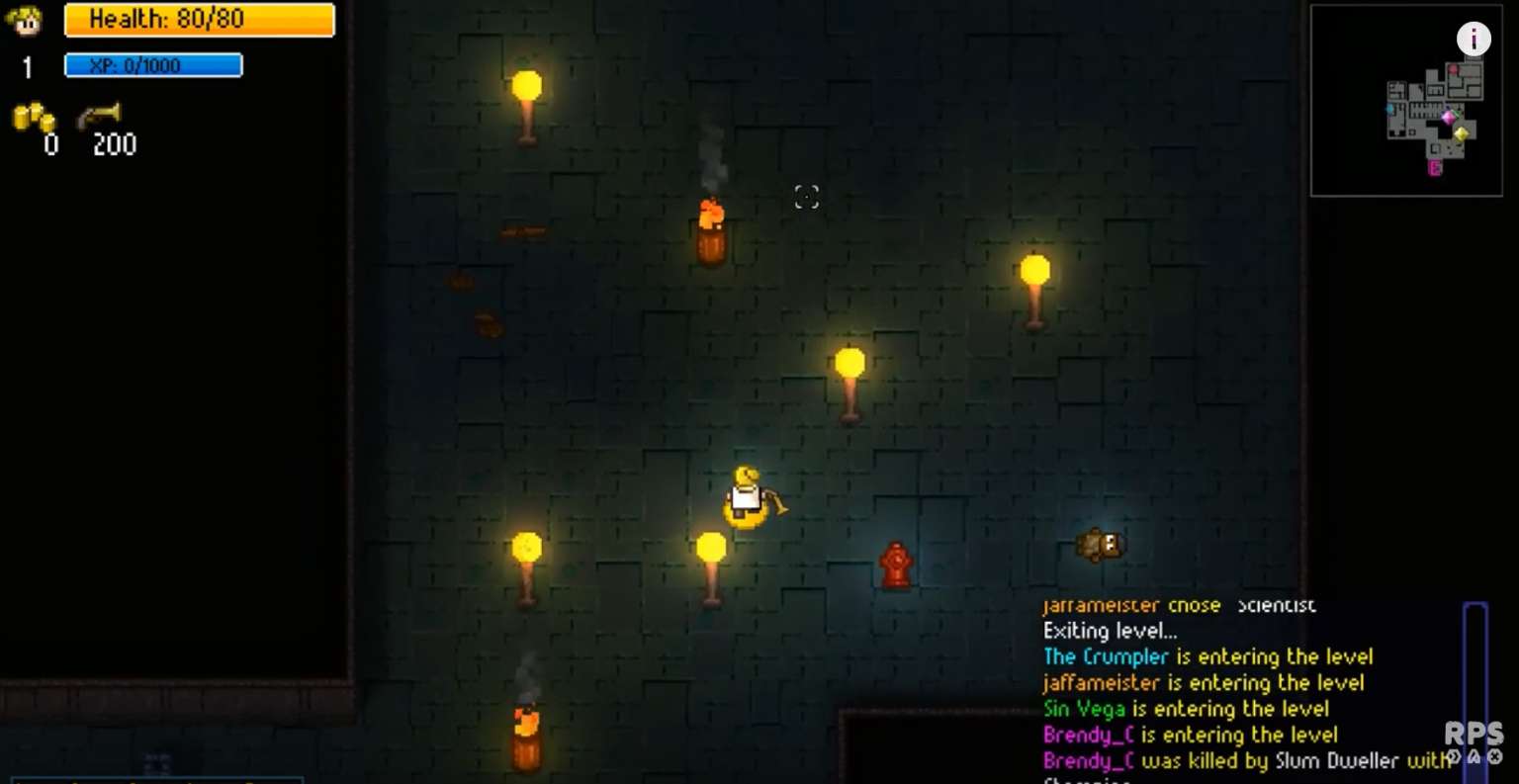Open the video info card
This screenshot has width=1519, height=784.
click(1474, 39)
